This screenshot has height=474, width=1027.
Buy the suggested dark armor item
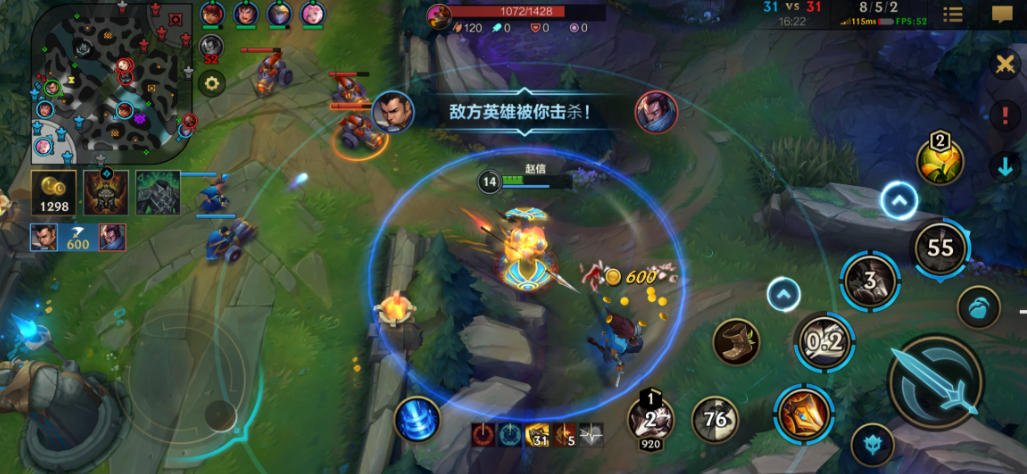pos(158,192)
